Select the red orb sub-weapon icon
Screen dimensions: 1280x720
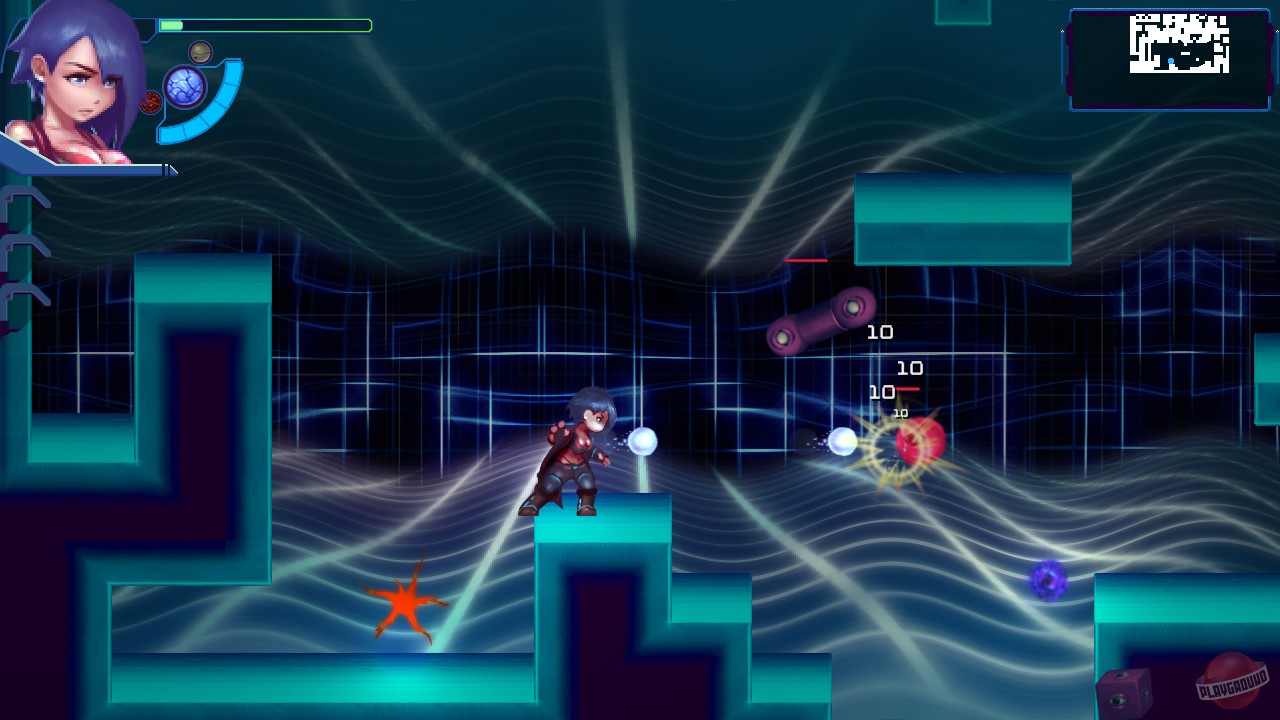150,100
